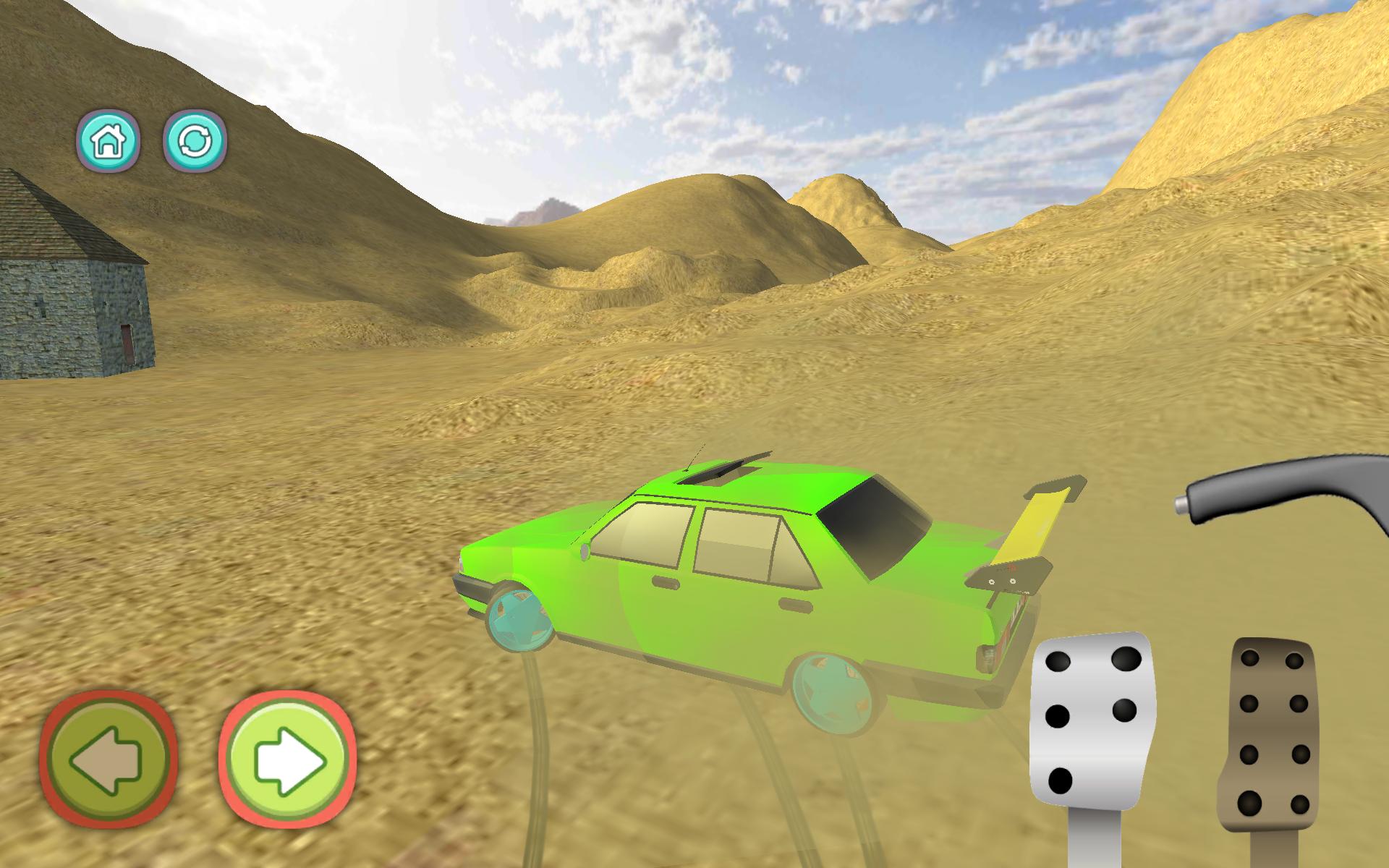Tap the car's side mirror

[583, 552]
